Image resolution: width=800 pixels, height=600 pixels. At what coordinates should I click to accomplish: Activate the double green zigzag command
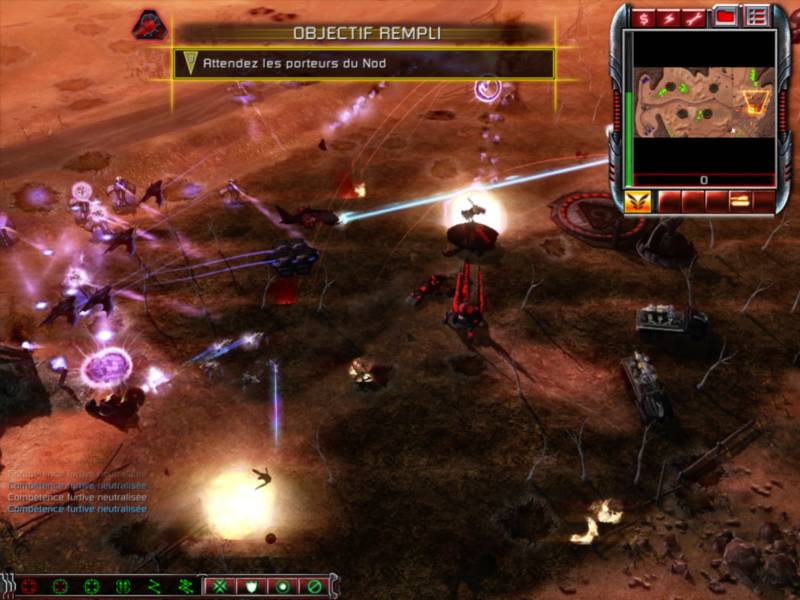point(186,586)
